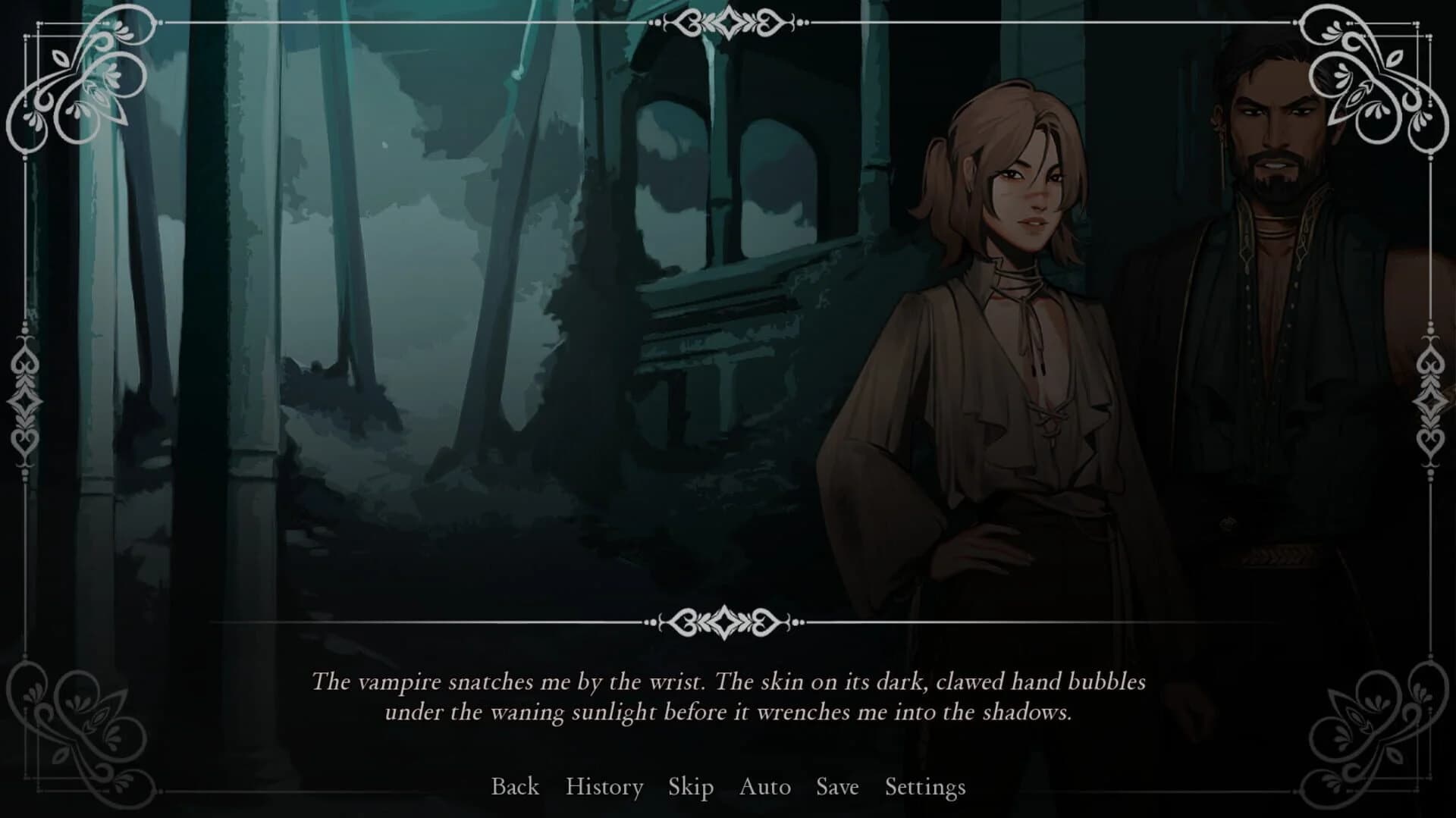Click Back to rewind dialogue
The height and width of the screenshot is (818, 1456).
point(516,788)
